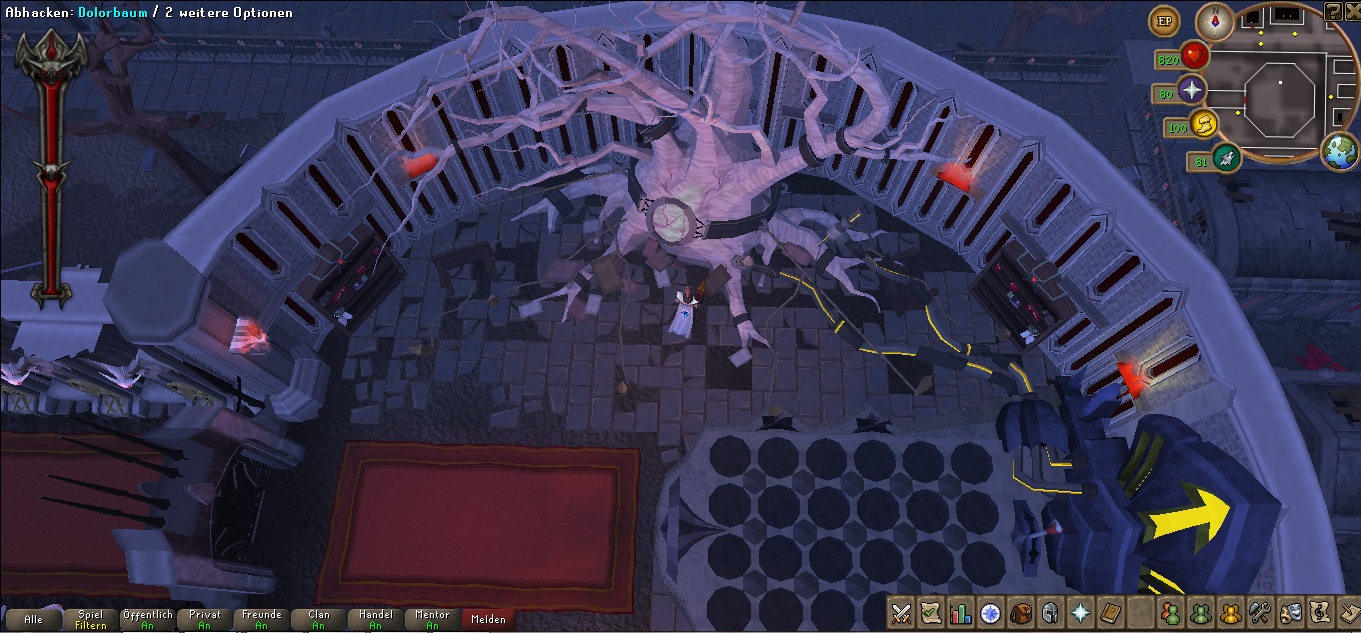Open the Clan chat tab
Screen dimensions: 1361x633
pos(318,619)
